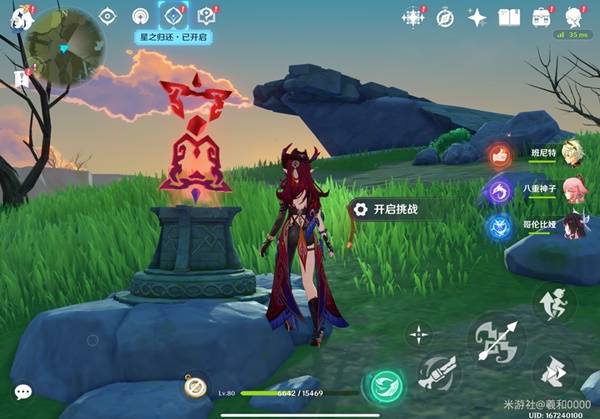The width and height of the screenshot is (600, 419).
Task: Open the chat speech bubble
Action: (22, 393)
